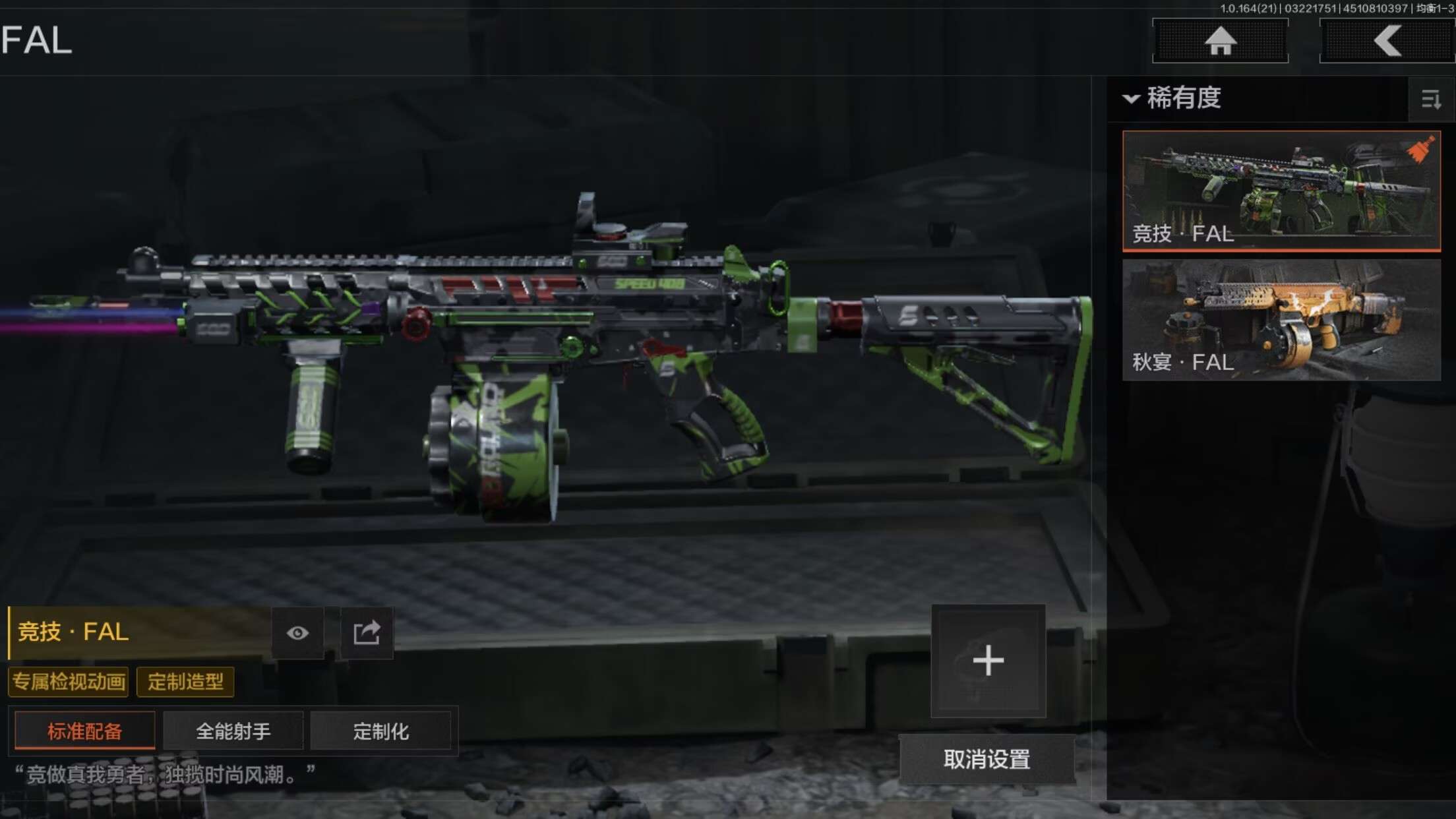Screen dimensions: 1456x819
Task: Switch to the 标准配备 tab
Action: 84,731
